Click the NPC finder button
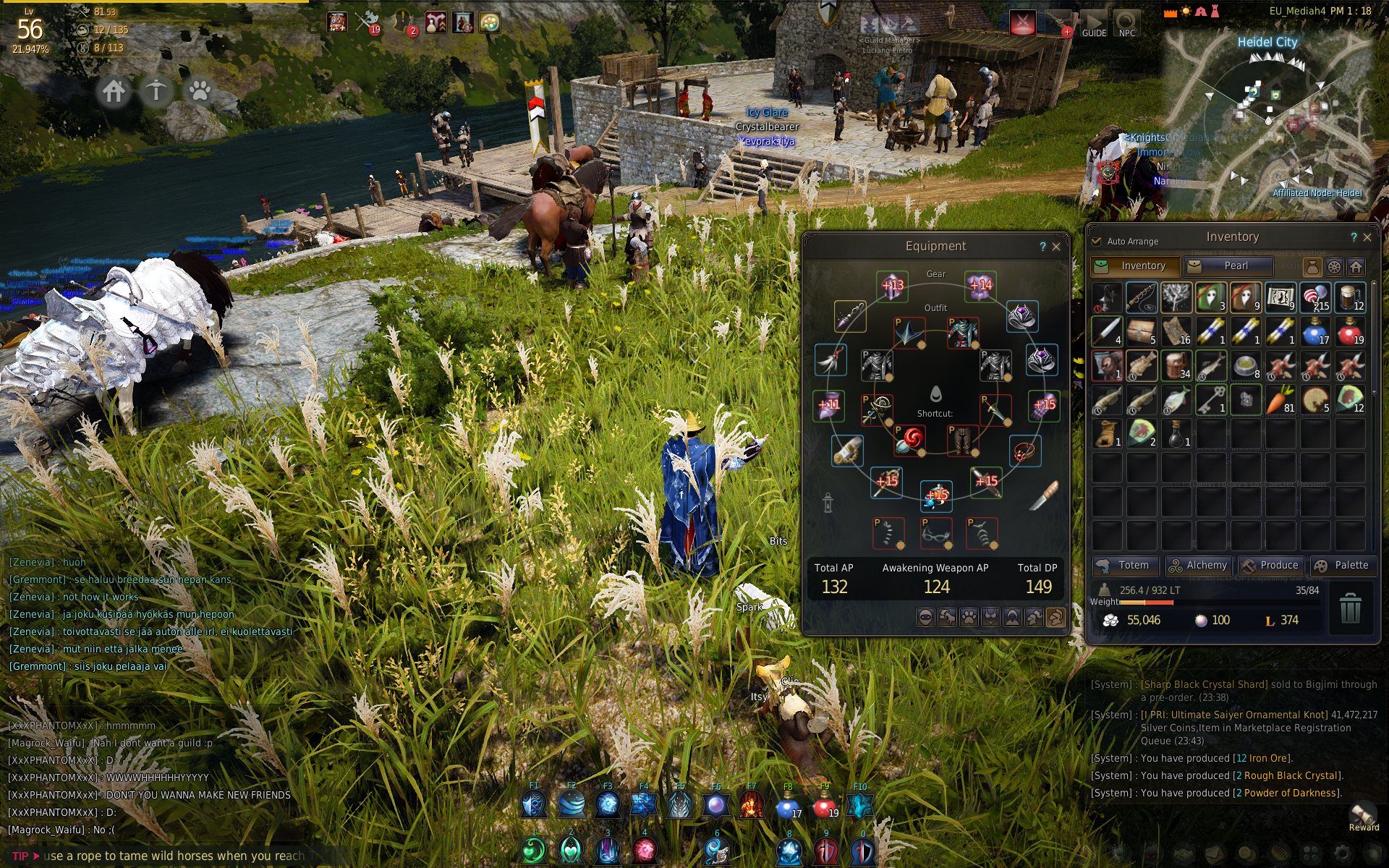Viewport: 1389px width, 868px height. coord(1126,23)
